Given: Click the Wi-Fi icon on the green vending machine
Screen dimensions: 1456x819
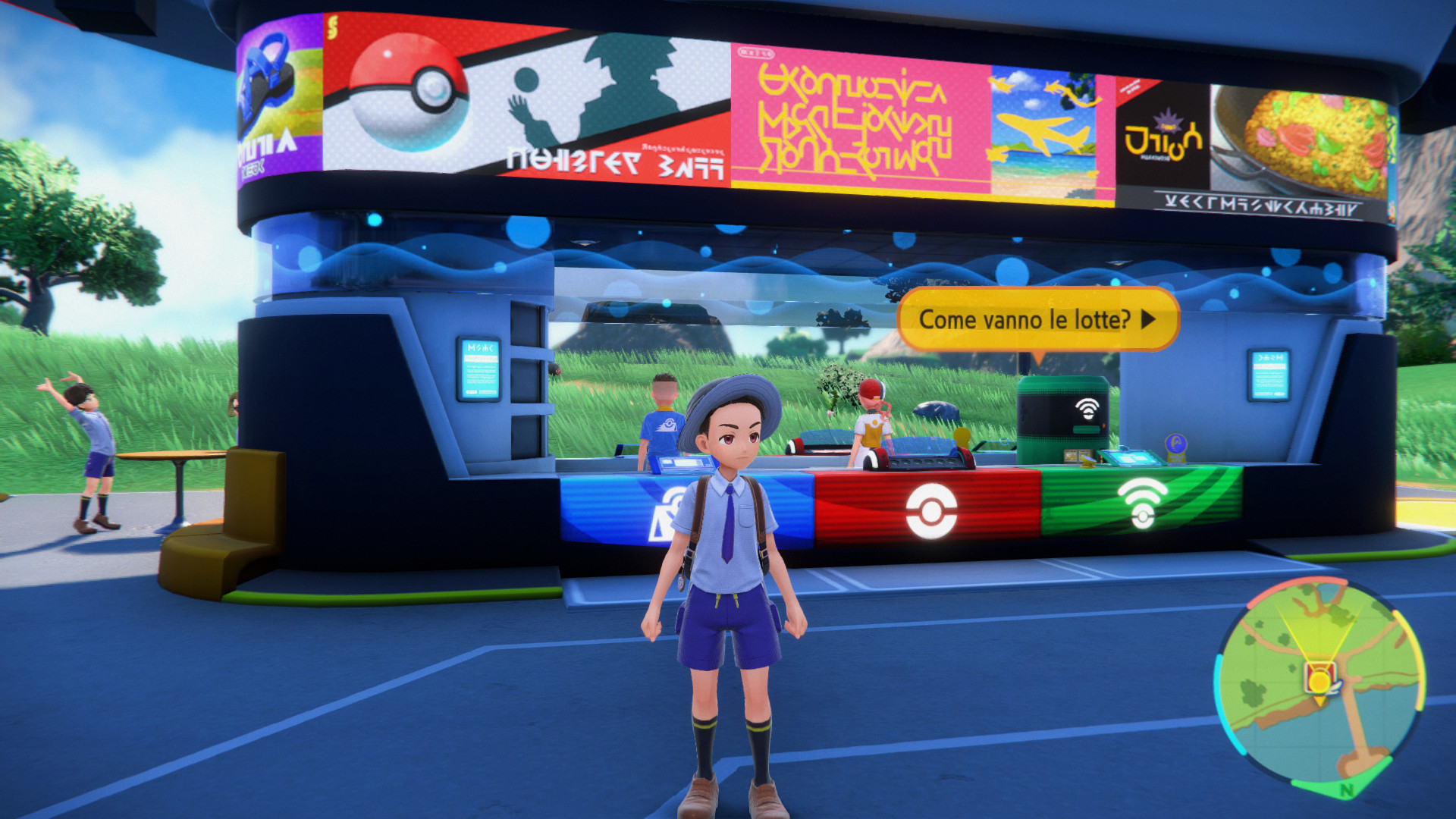Looking at the screenshot, I should click(x=1087, y=407).
